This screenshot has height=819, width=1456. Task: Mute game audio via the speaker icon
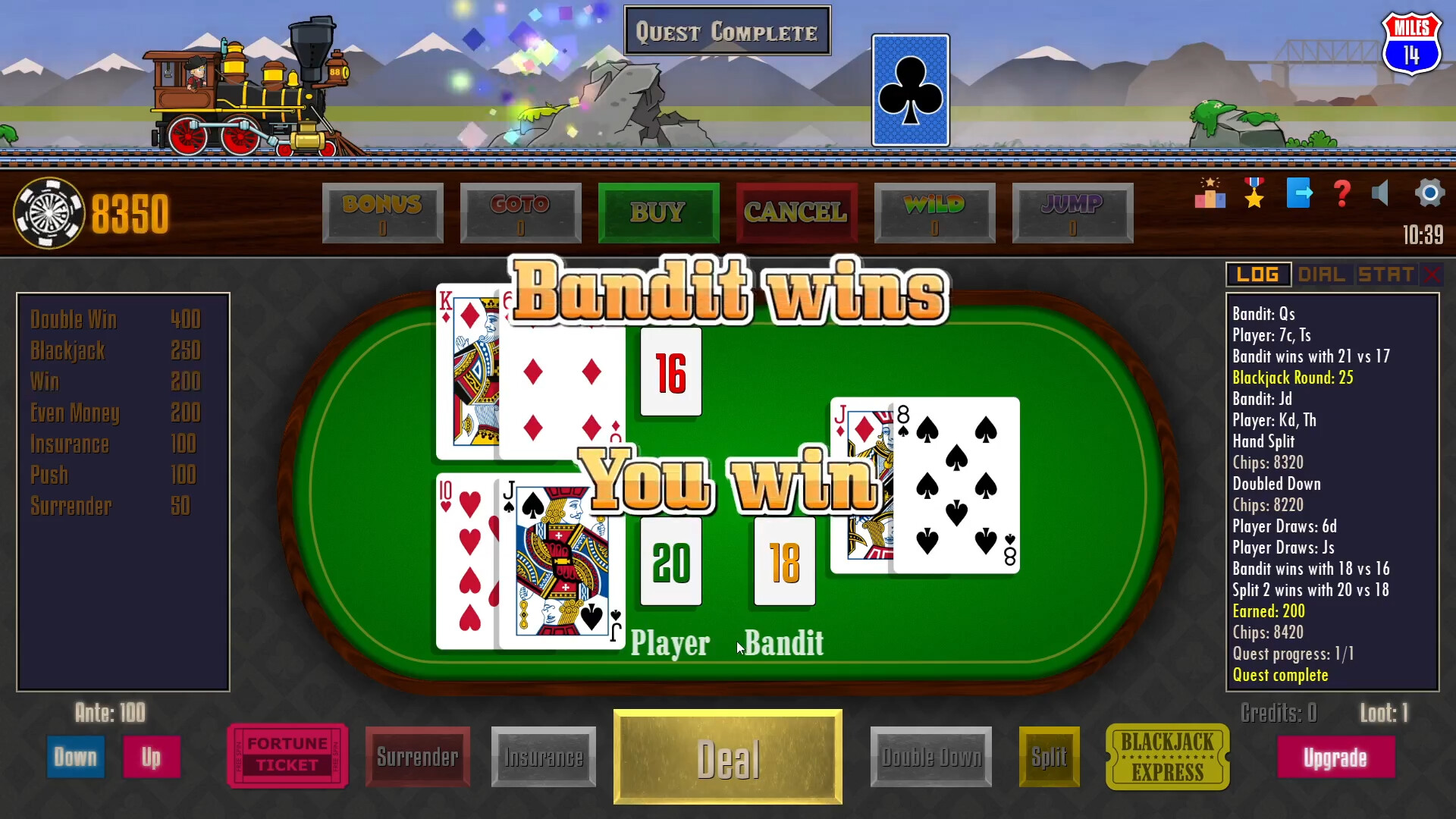coord(1382,194)
